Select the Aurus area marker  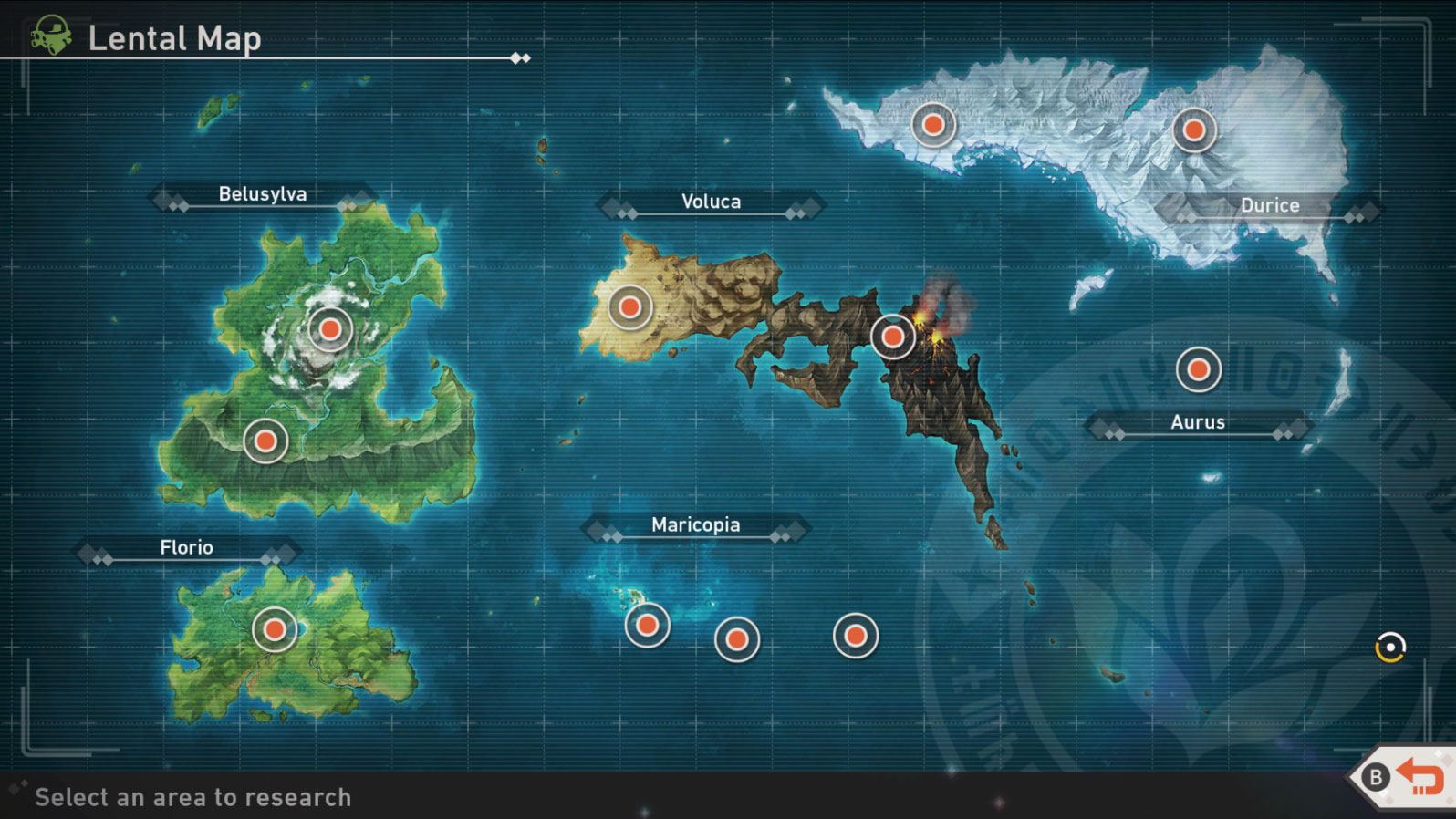tap(1198, 370)
